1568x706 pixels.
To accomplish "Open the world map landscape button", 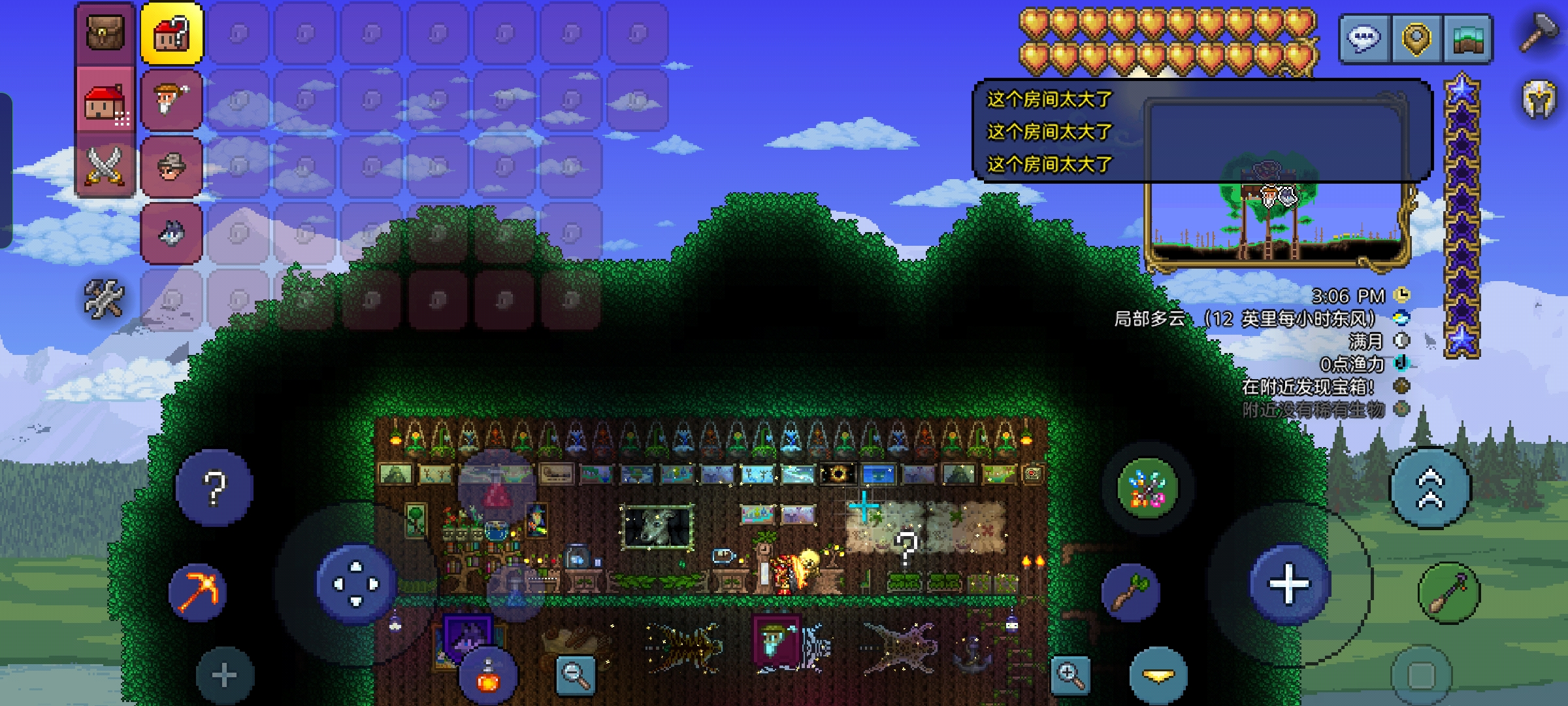I will tap(1468, 39).
